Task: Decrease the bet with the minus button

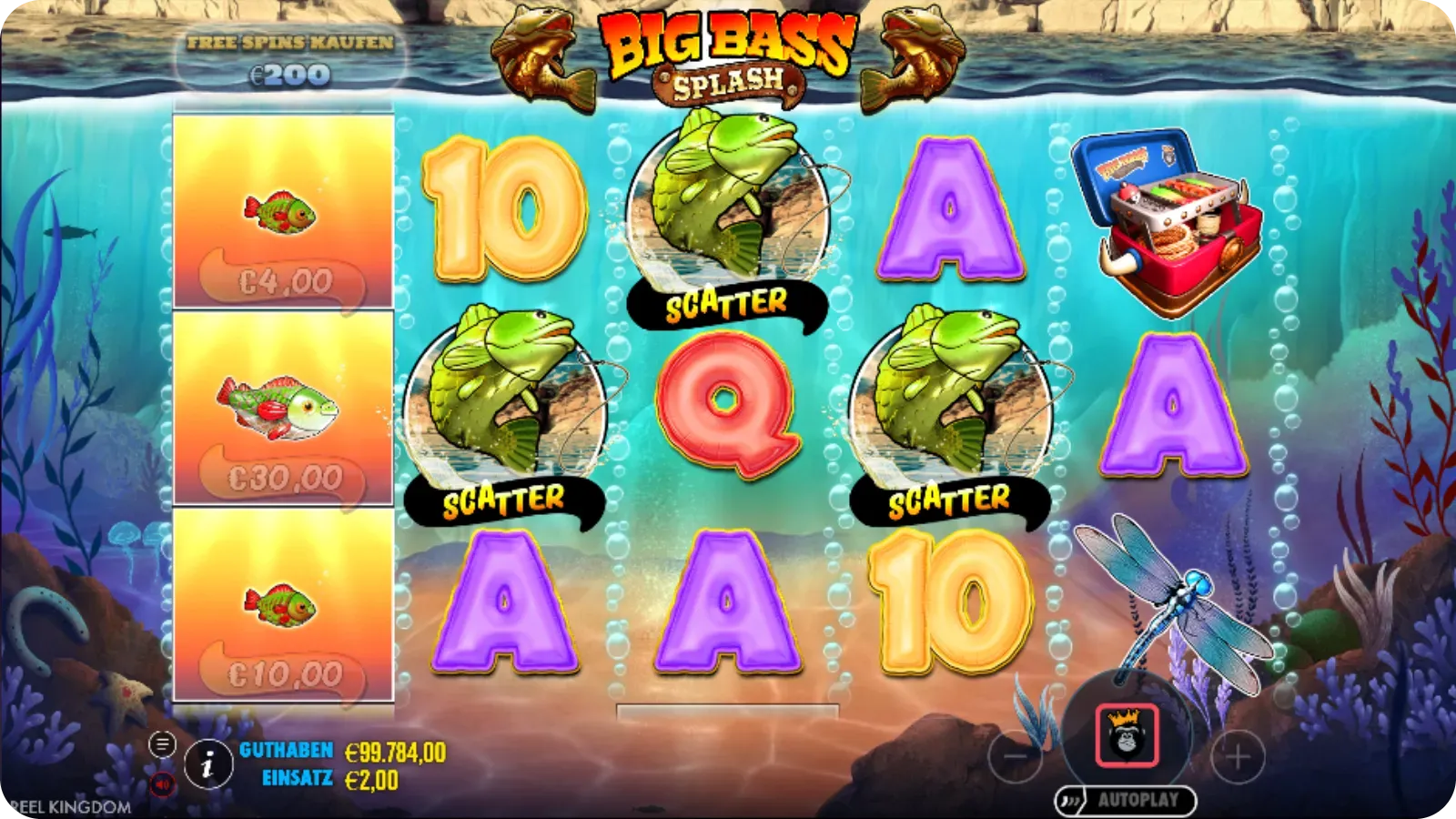Action: click(x=1016, y=755)
